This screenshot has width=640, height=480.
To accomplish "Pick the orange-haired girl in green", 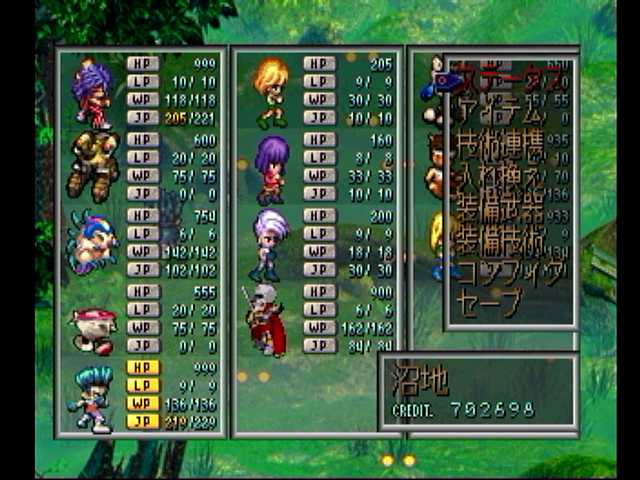I will (x=270, y=93).
